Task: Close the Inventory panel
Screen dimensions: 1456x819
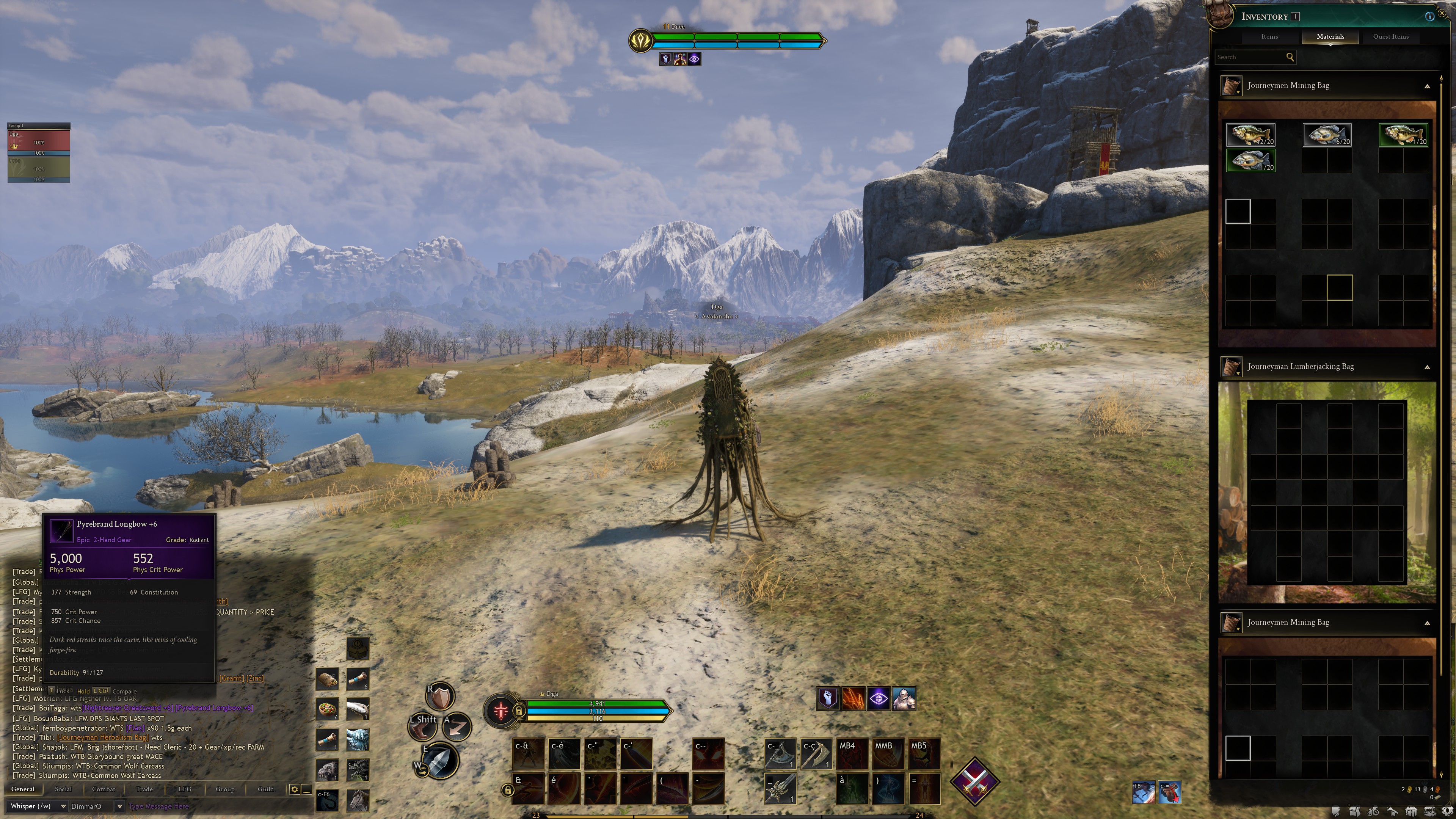Action: (x=1442, y=13)
